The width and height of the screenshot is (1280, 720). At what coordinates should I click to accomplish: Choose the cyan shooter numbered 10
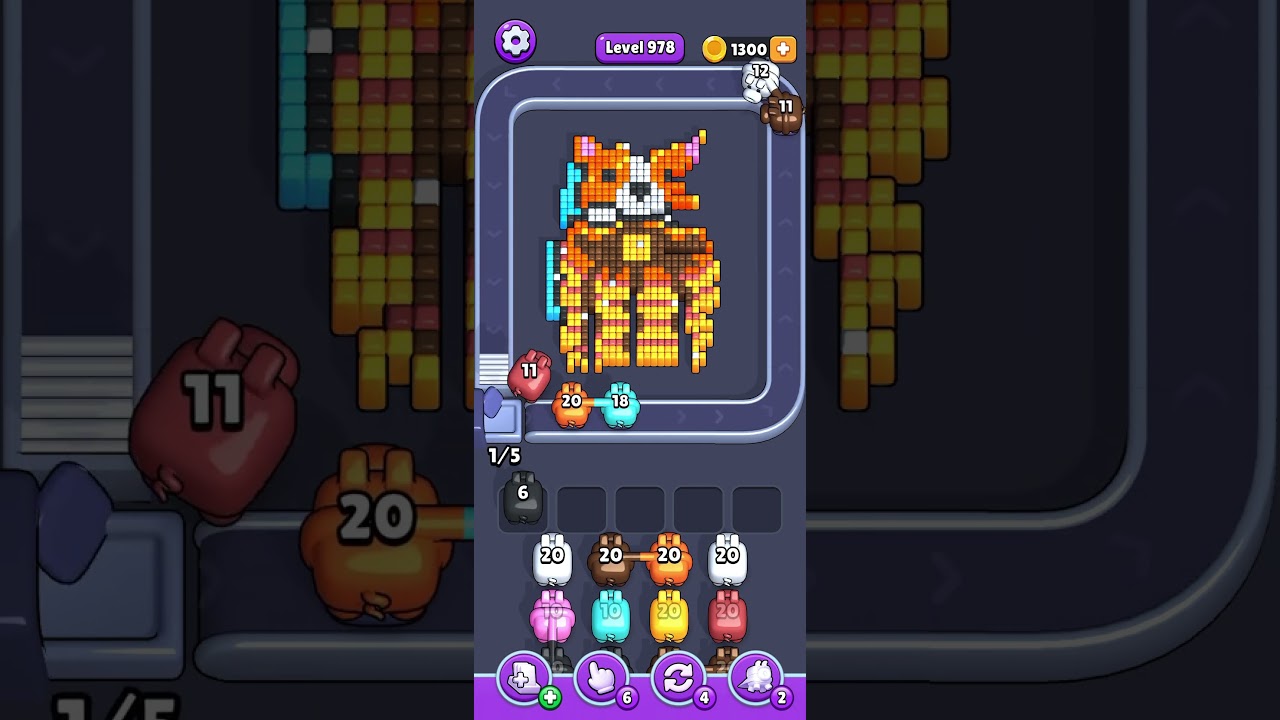pyautogui.click(x=610, y=617)
